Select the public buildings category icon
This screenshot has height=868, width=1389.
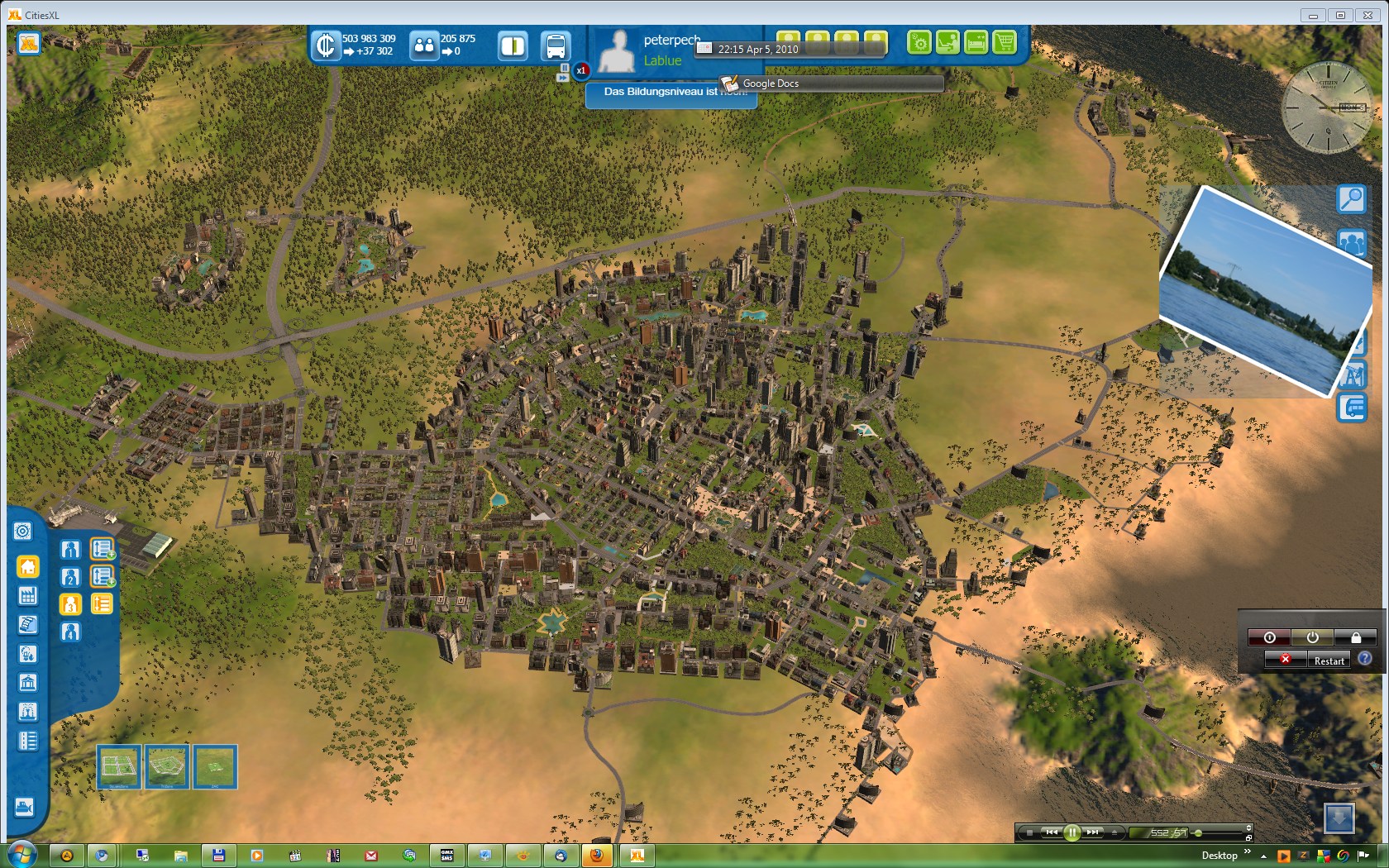(x=27, y=683)
